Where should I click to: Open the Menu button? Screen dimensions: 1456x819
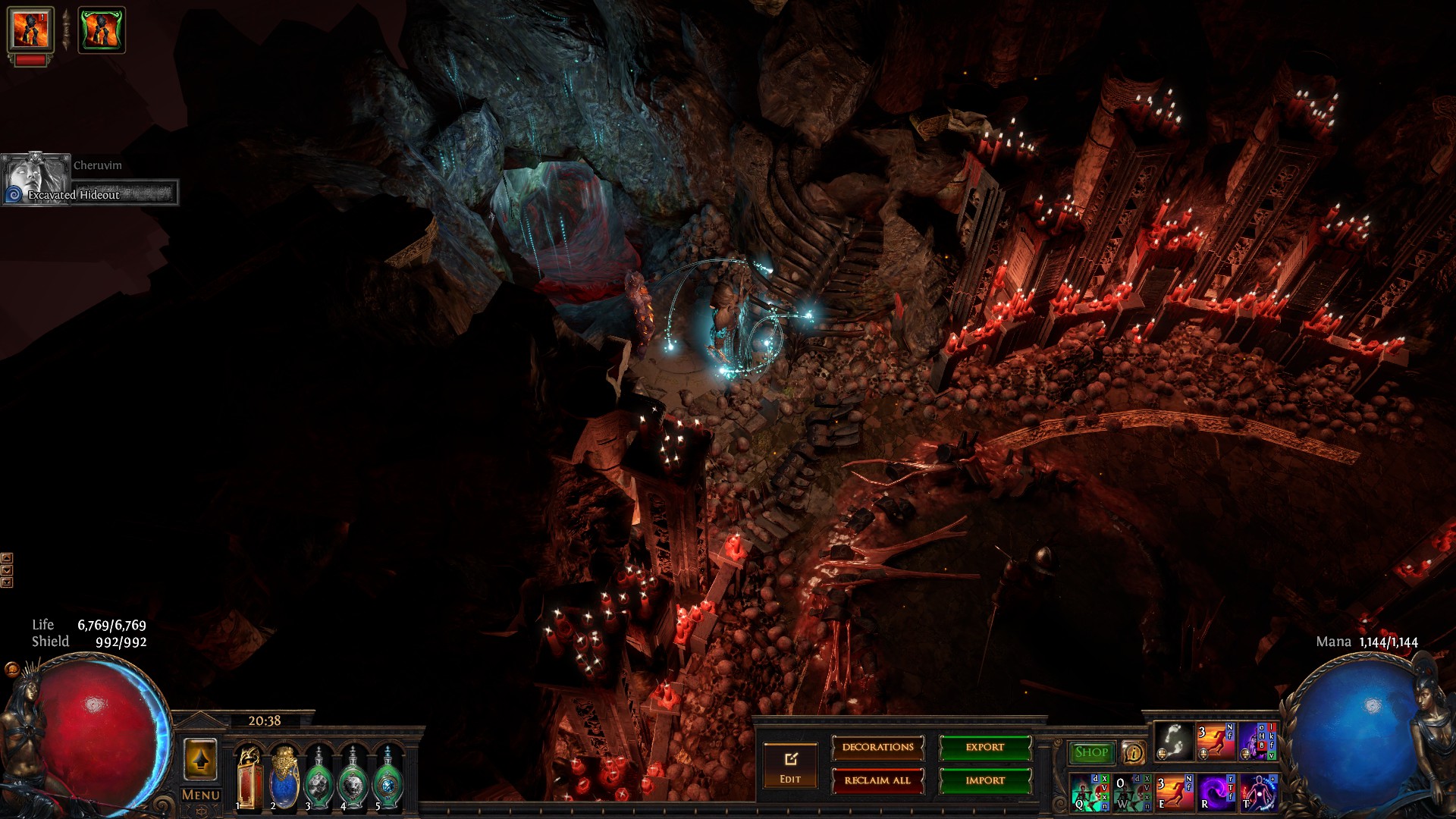[201, 795]
